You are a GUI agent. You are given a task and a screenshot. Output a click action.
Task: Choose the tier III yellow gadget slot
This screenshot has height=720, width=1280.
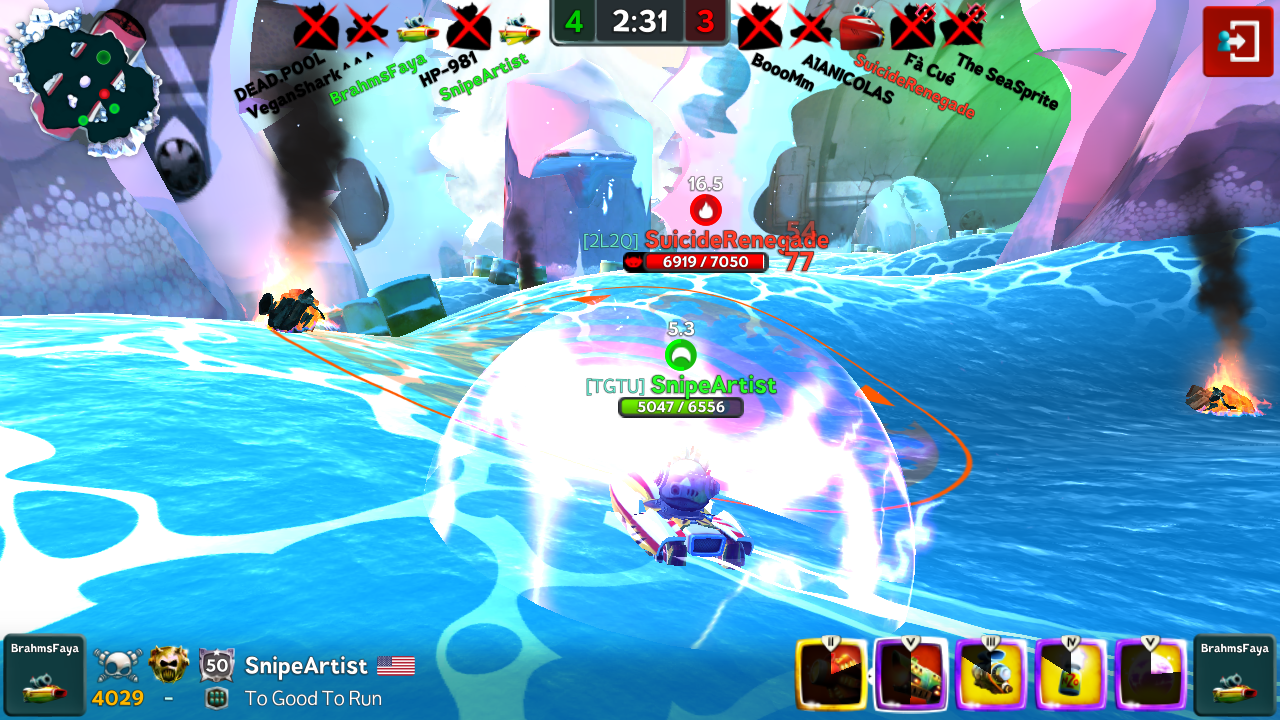point(991,675)
